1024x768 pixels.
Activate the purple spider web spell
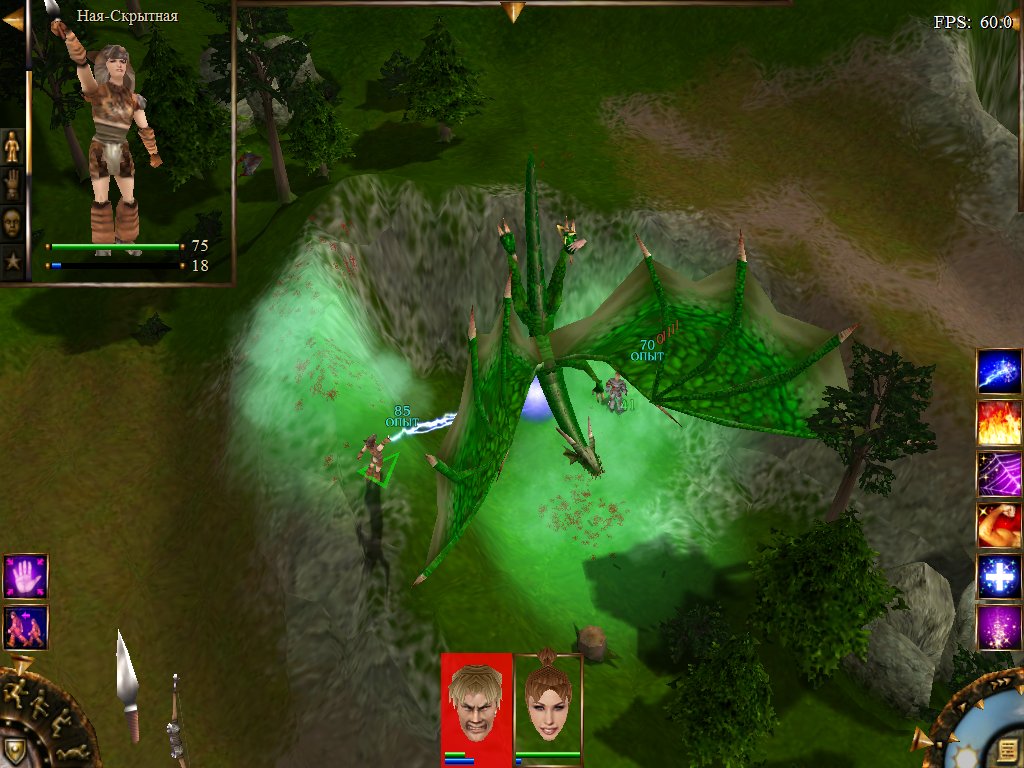coord(999,474)
